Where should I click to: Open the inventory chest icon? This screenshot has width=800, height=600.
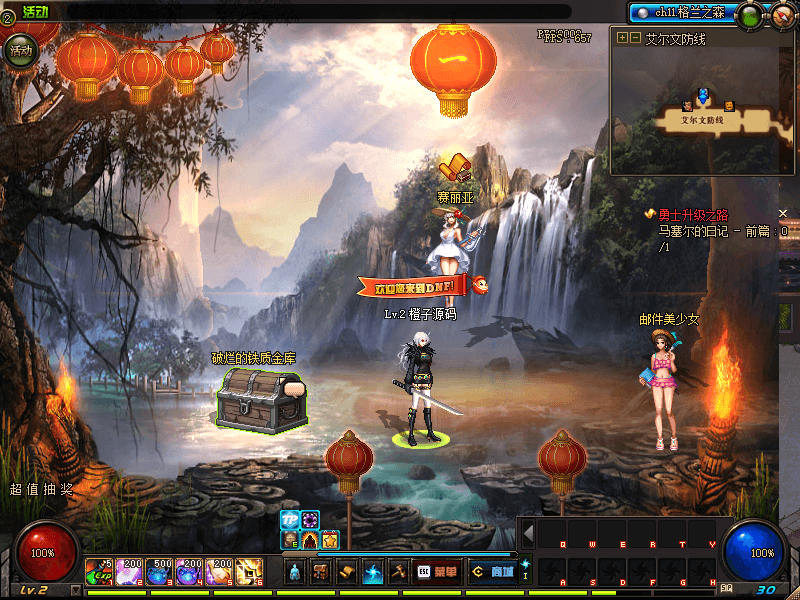point(321,571)
